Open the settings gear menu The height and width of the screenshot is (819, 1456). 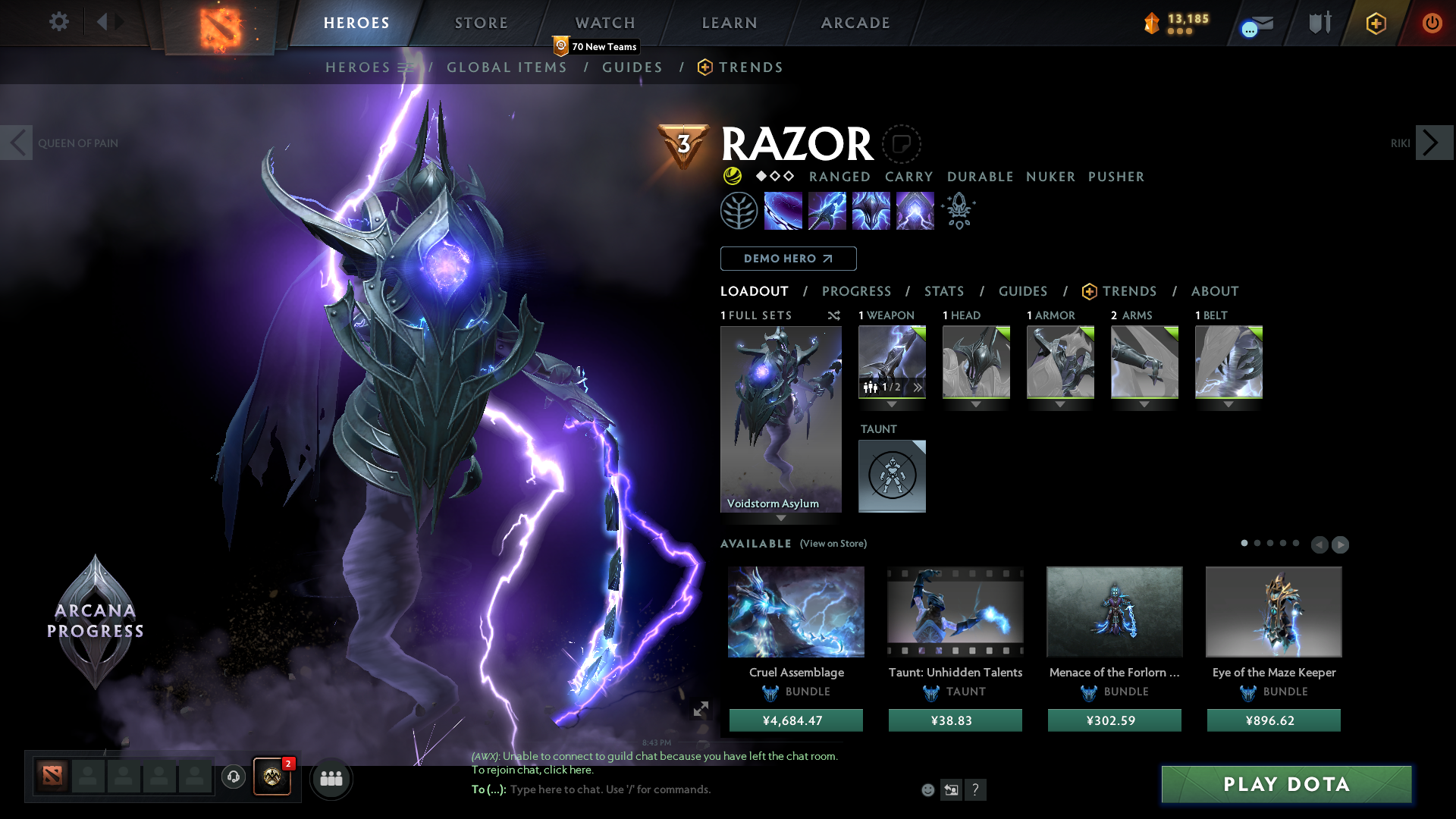(58, 21)
